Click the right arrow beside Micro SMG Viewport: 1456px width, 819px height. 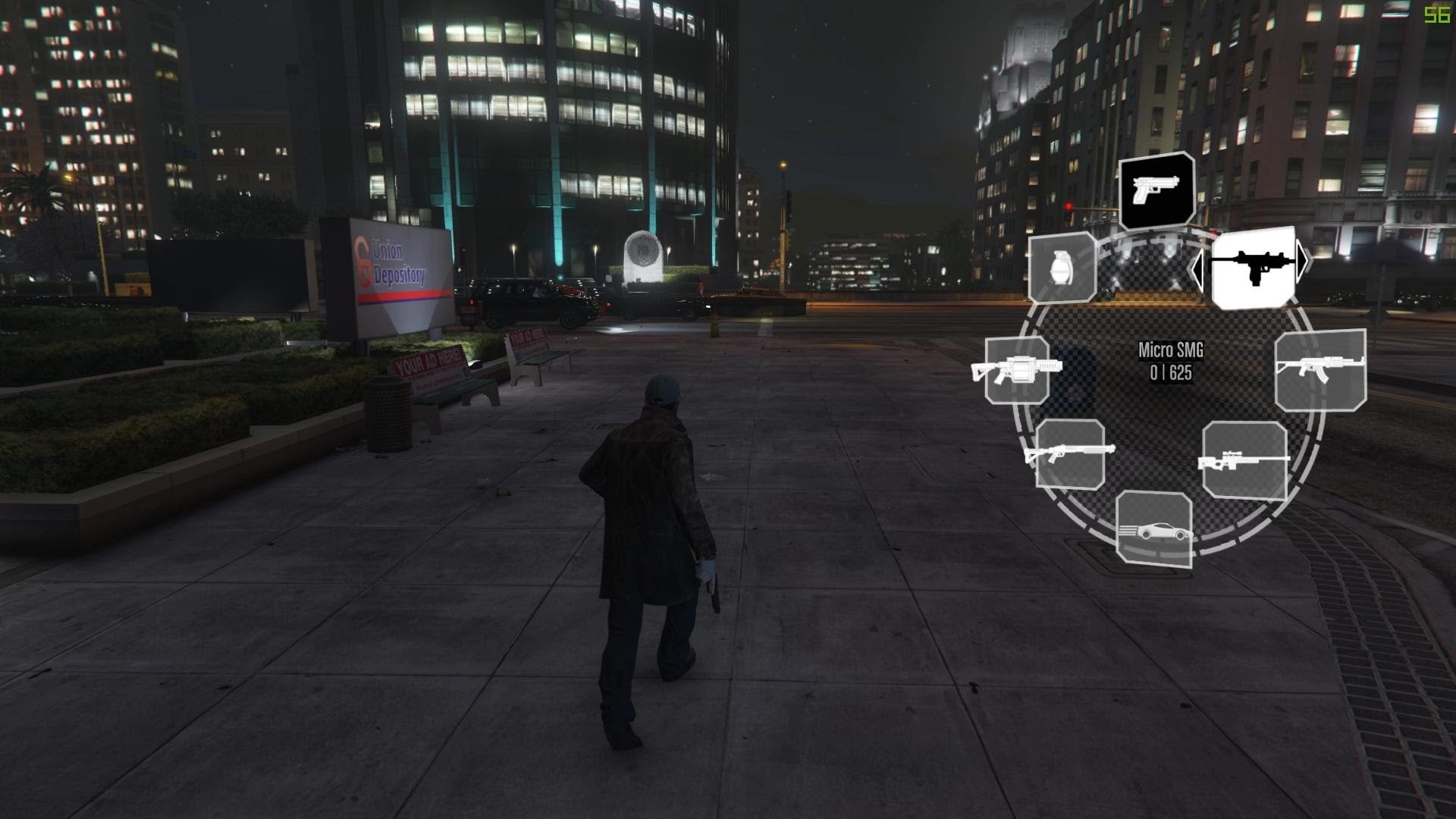tap(1303, 260)
